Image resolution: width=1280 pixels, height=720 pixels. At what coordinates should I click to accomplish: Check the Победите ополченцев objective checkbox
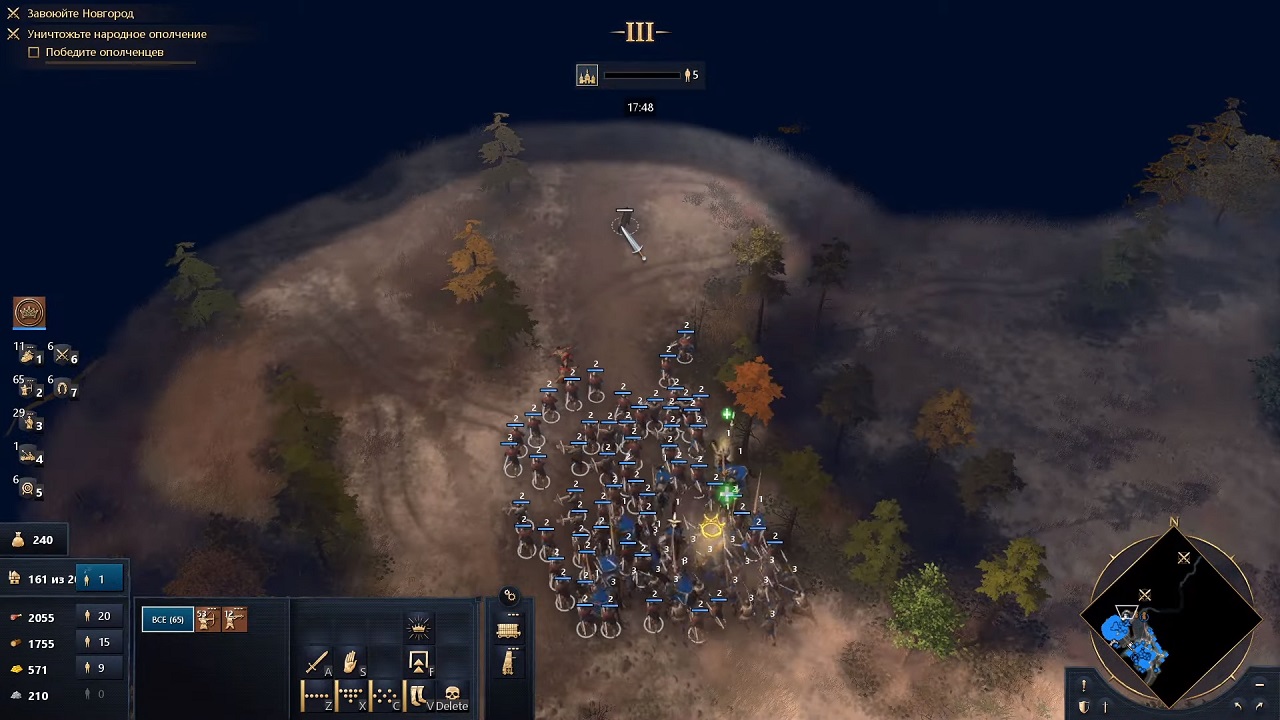coord(34,51)
